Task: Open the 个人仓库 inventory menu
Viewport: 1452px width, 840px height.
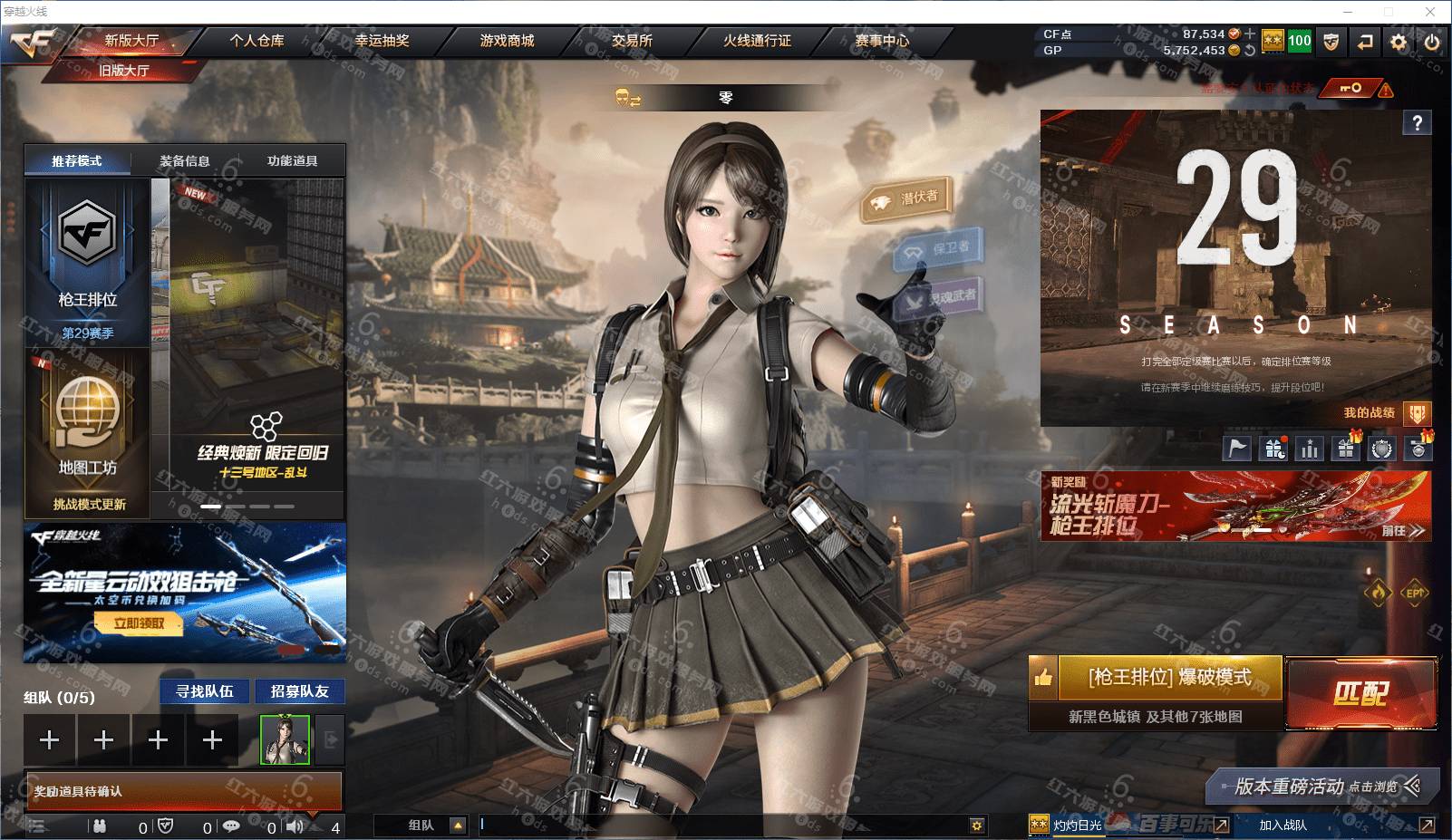Action: coord(257,41)
